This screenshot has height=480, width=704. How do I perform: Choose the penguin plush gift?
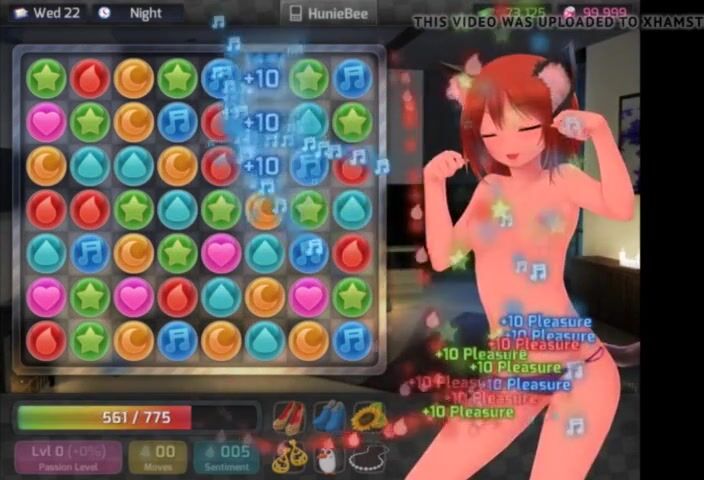pyautogui.click(x=329, y=457)
